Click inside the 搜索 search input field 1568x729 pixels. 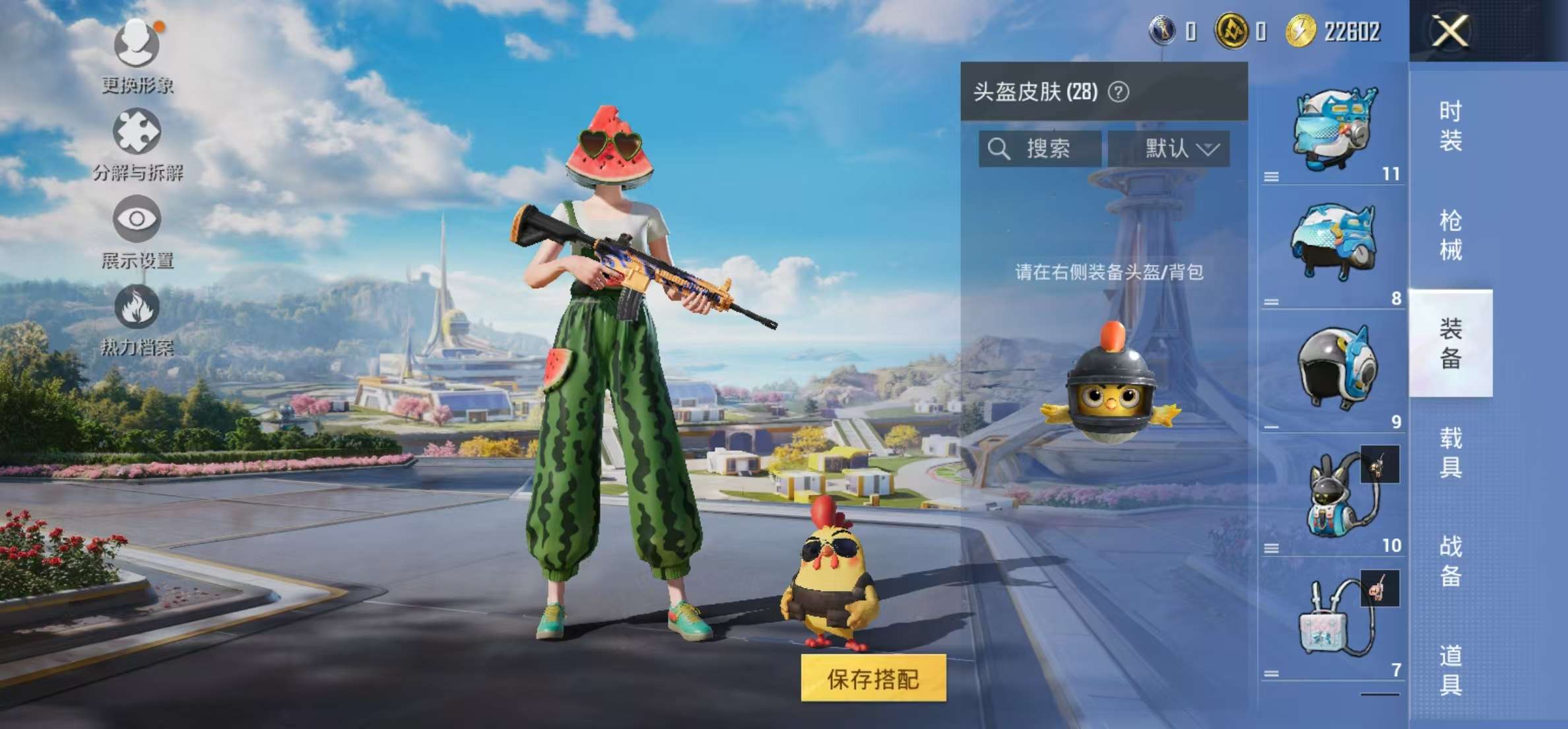pyautogui.click(x=1049, y=149)
